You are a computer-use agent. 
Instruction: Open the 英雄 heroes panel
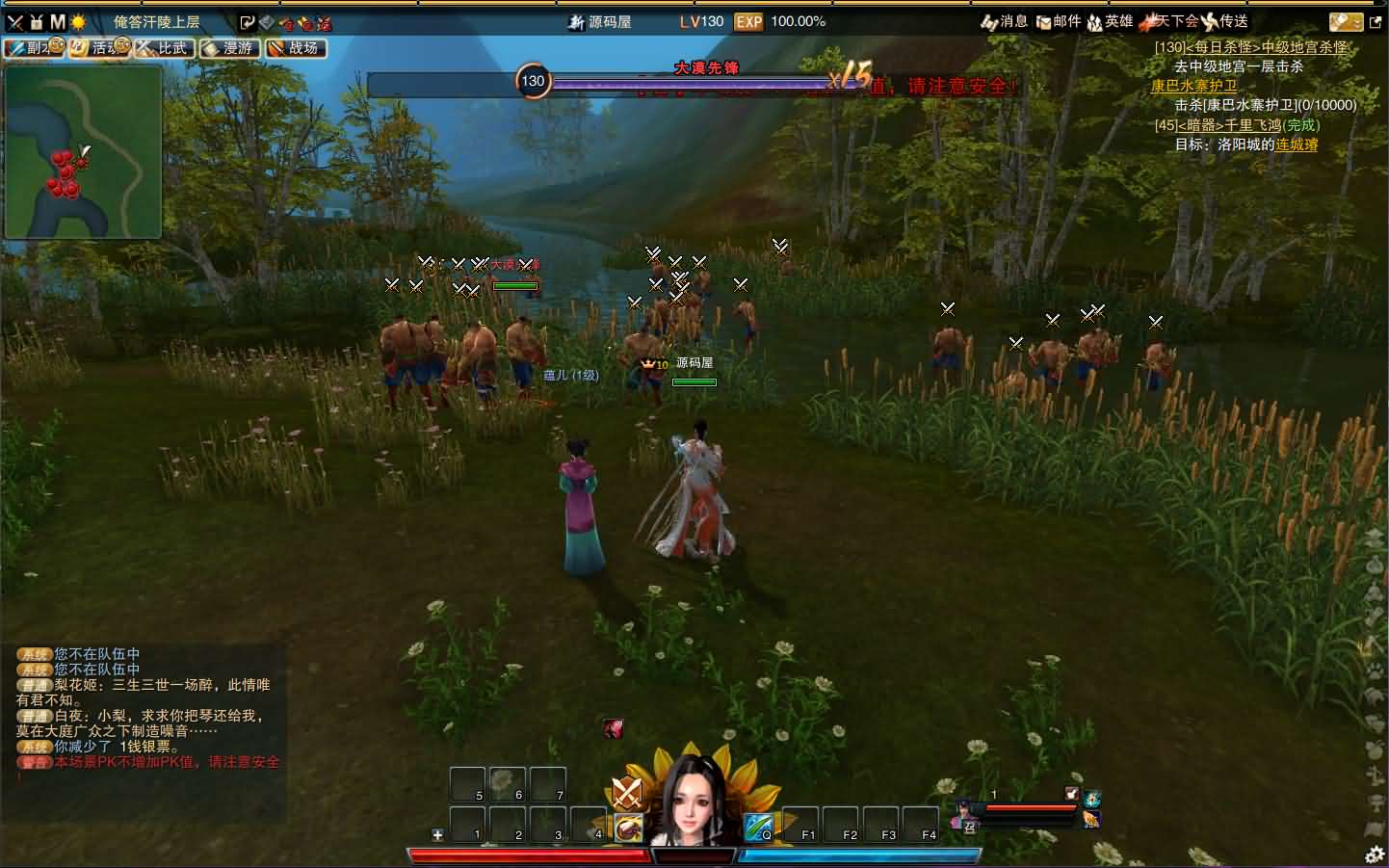click(x=1110, y=21)
